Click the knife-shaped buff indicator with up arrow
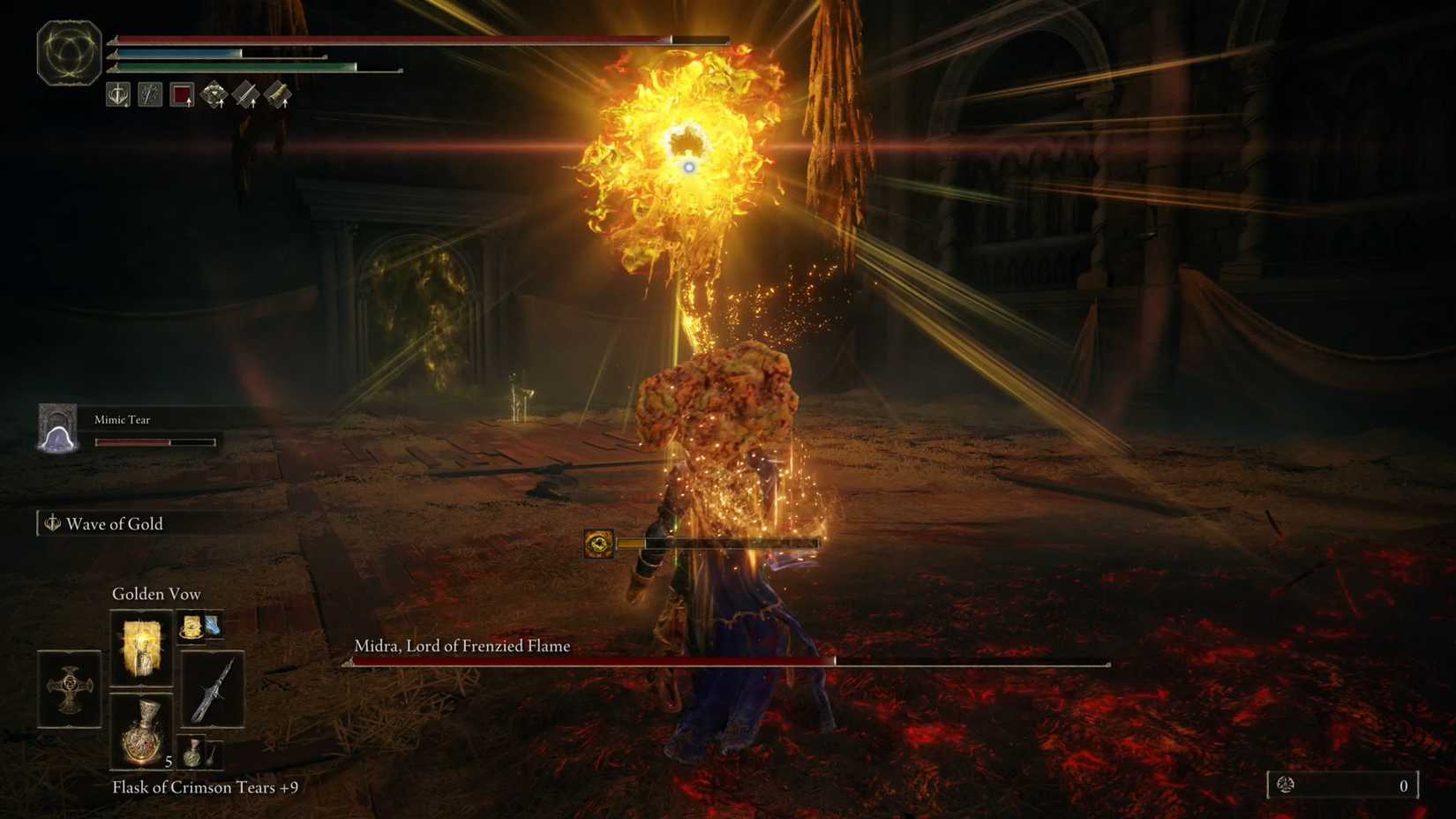 (244, 94)
